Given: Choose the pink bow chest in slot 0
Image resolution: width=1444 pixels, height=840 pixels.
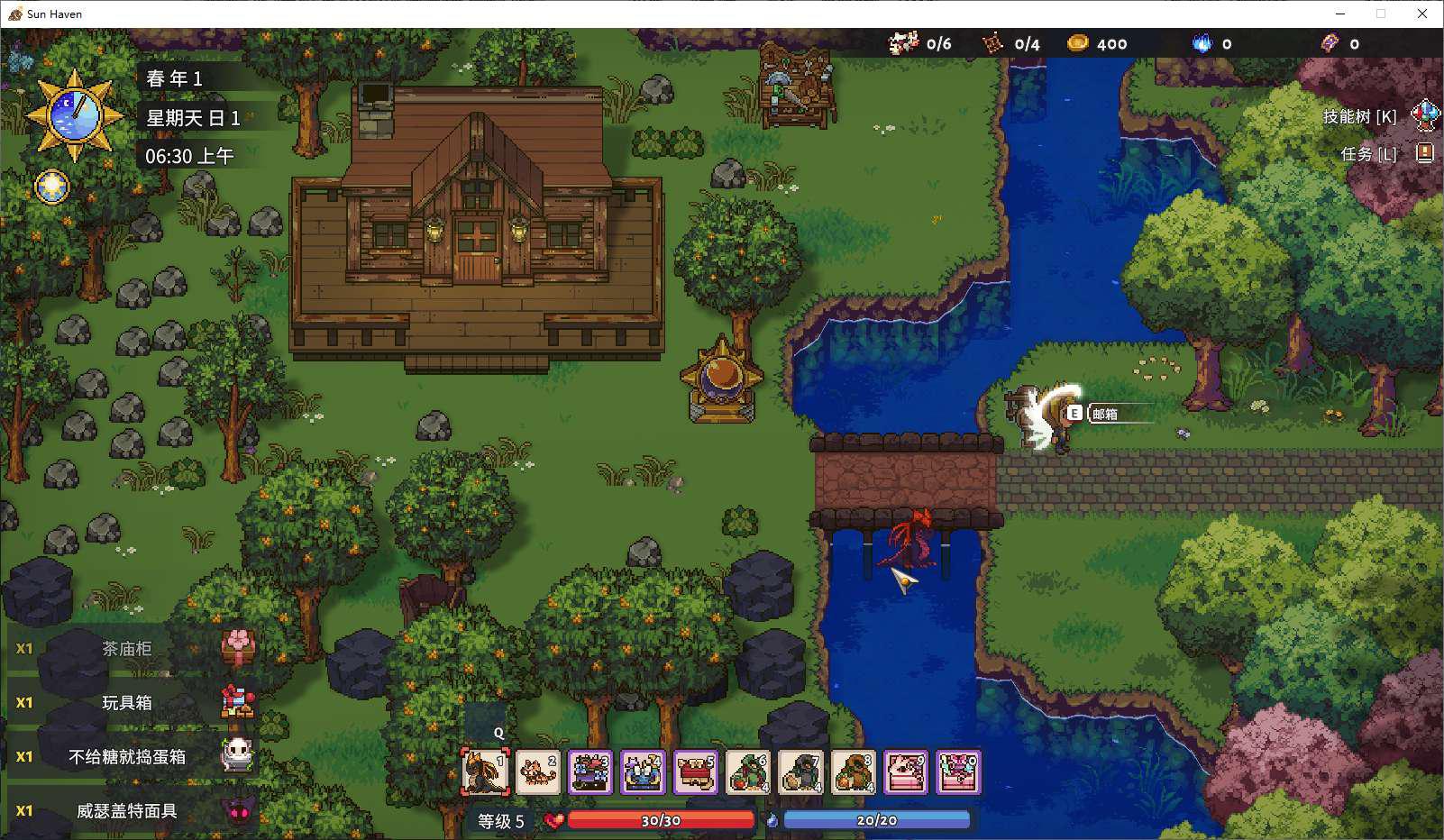Looking at the screenshot, I should tap(957, 772).
